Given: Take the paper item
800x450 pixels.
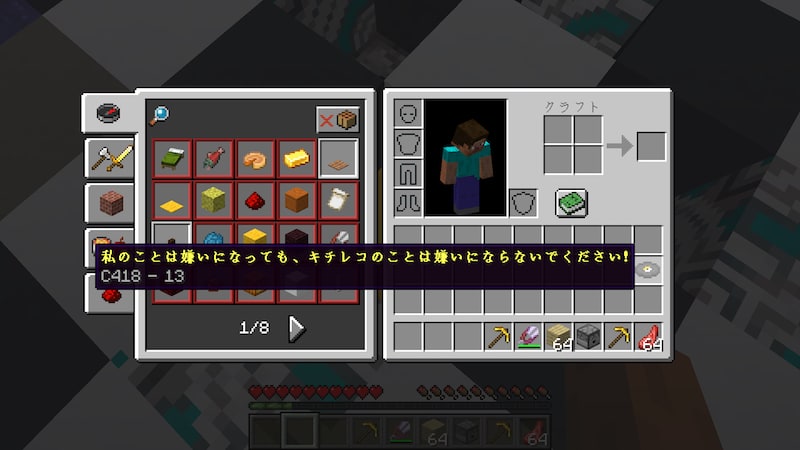Looking at the screenshot, I should 338,199.
